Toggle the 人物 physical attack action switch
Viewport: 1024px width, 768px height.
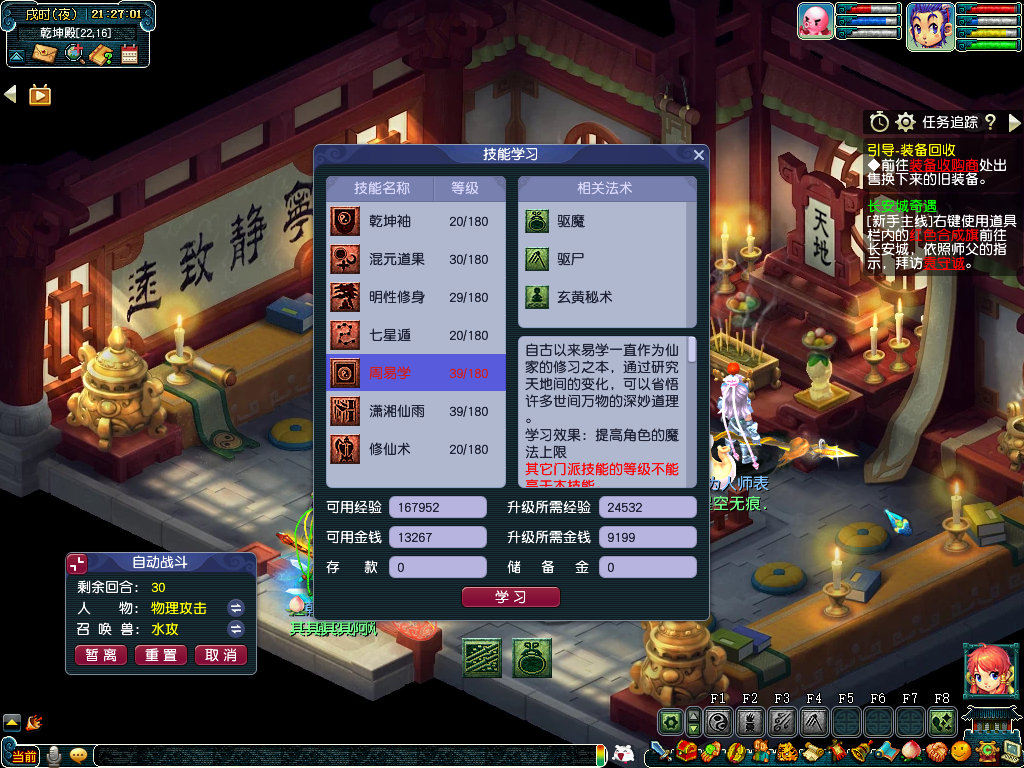point(236,608)
